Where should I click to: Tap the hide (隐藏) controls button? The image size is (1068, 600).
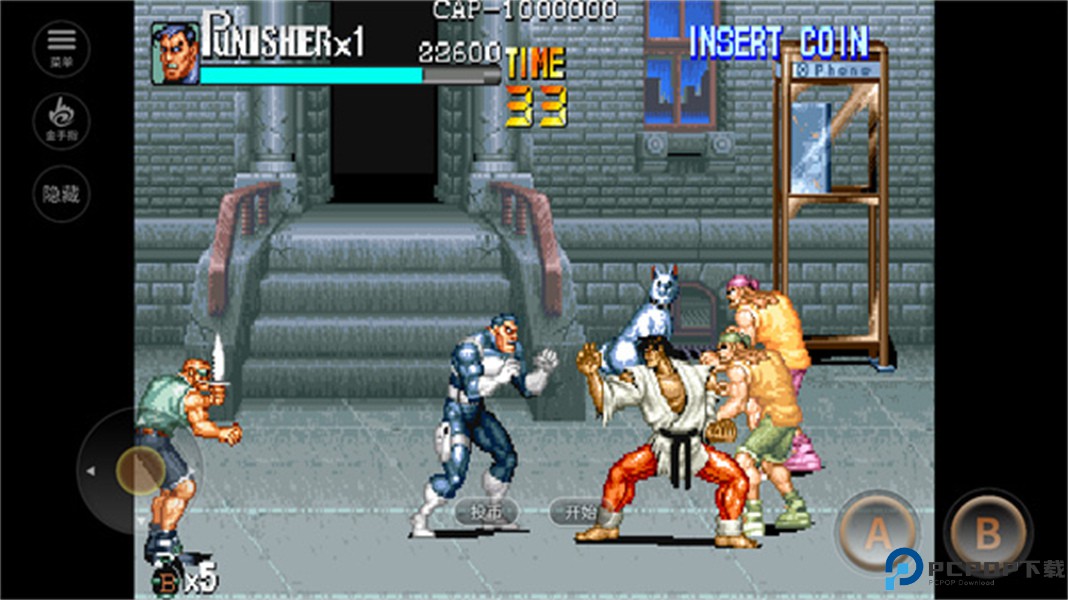[x=62, y=195]
